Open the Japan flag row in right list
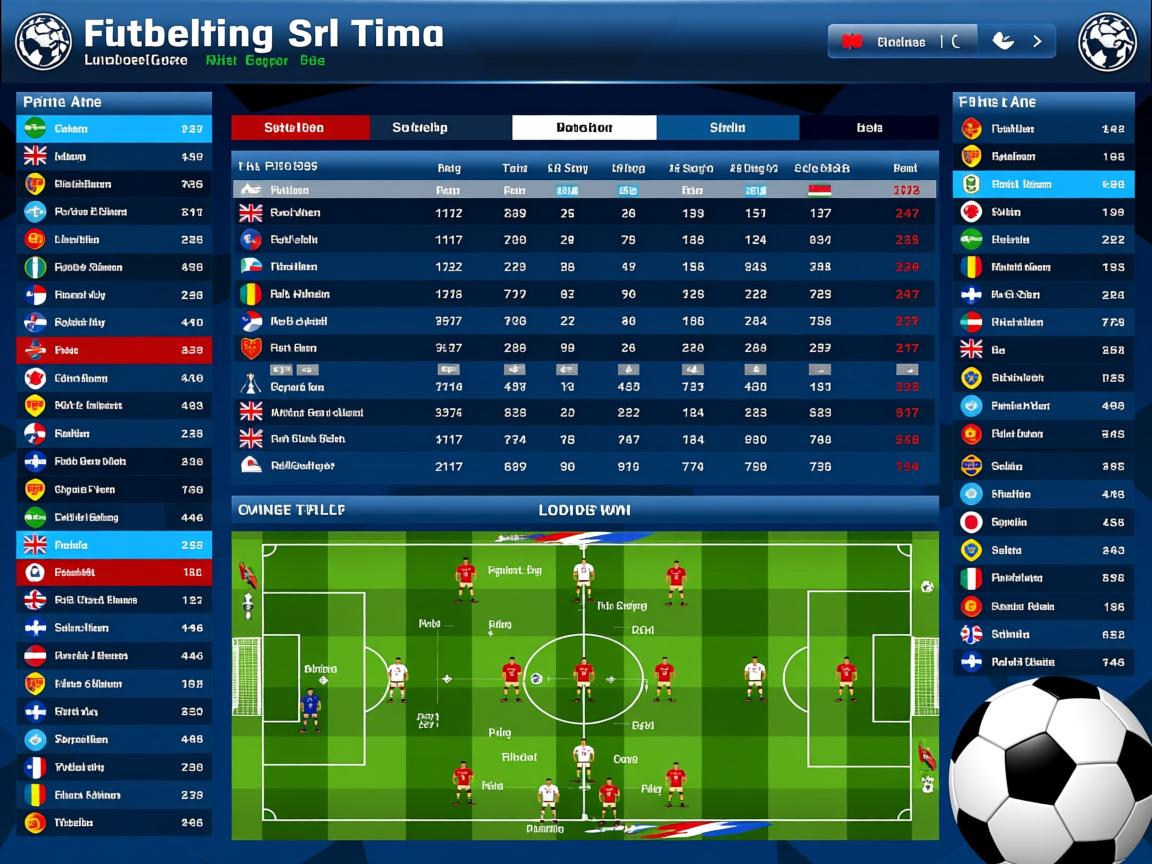 click(1043, 522)
